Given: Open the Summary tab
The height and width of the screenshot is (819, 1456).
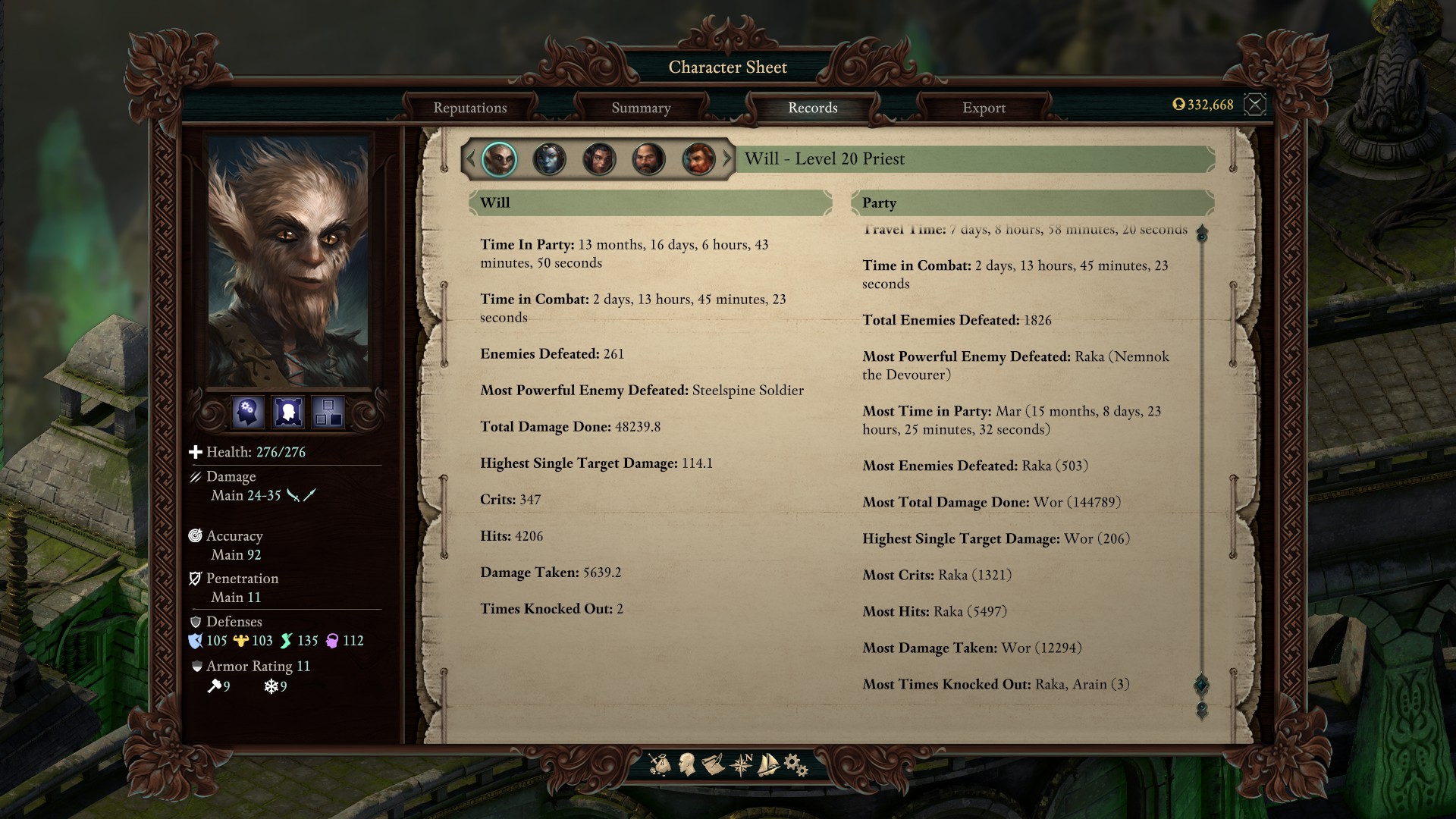Looking at the screenshot, I should [641, 108].
